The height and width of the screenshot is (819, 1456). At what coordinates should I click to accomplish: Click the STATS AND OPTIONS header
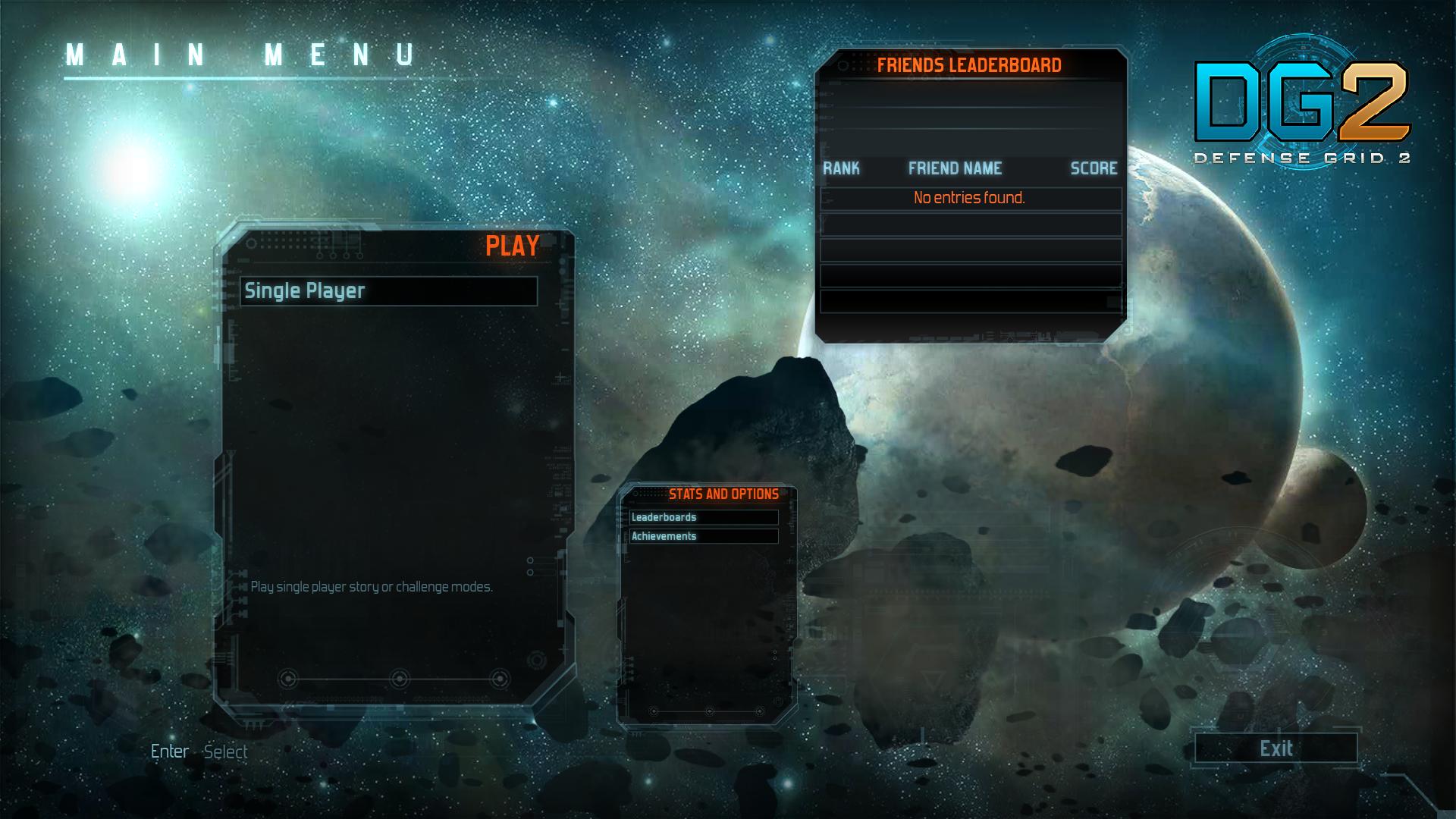pyautogui.click(x=723, y=492)
